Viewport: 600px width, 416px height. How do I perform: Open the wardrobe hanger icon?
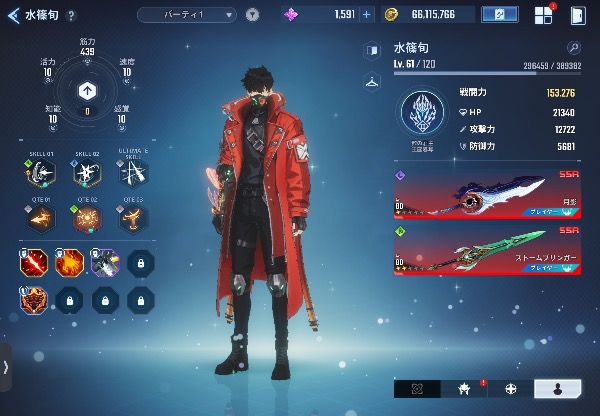click(372, 81)
